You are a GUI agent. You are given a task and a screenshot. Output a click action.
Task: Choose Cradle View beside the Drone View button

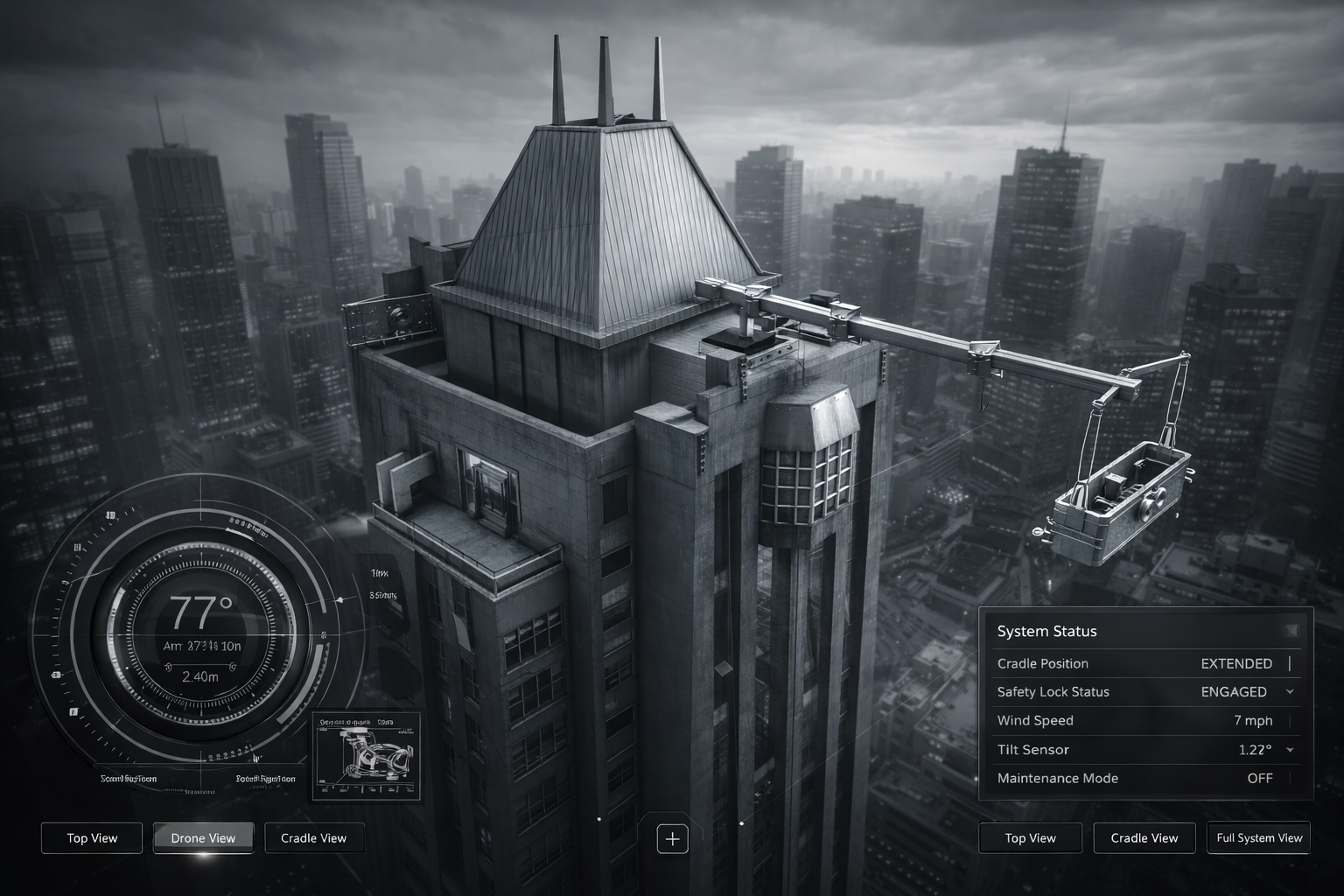coord(313,838)
